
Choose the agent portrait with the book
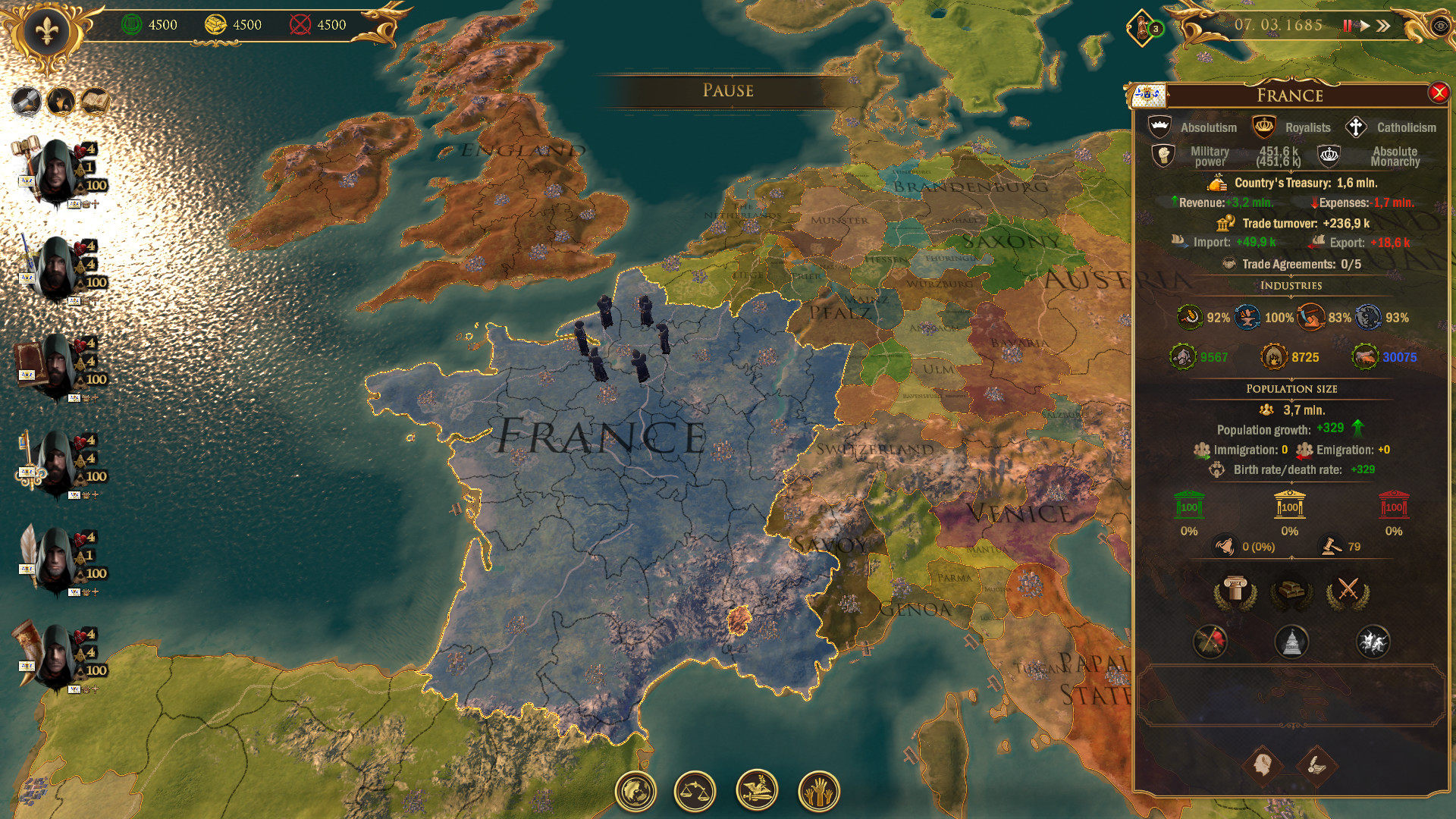click(55, 366)
